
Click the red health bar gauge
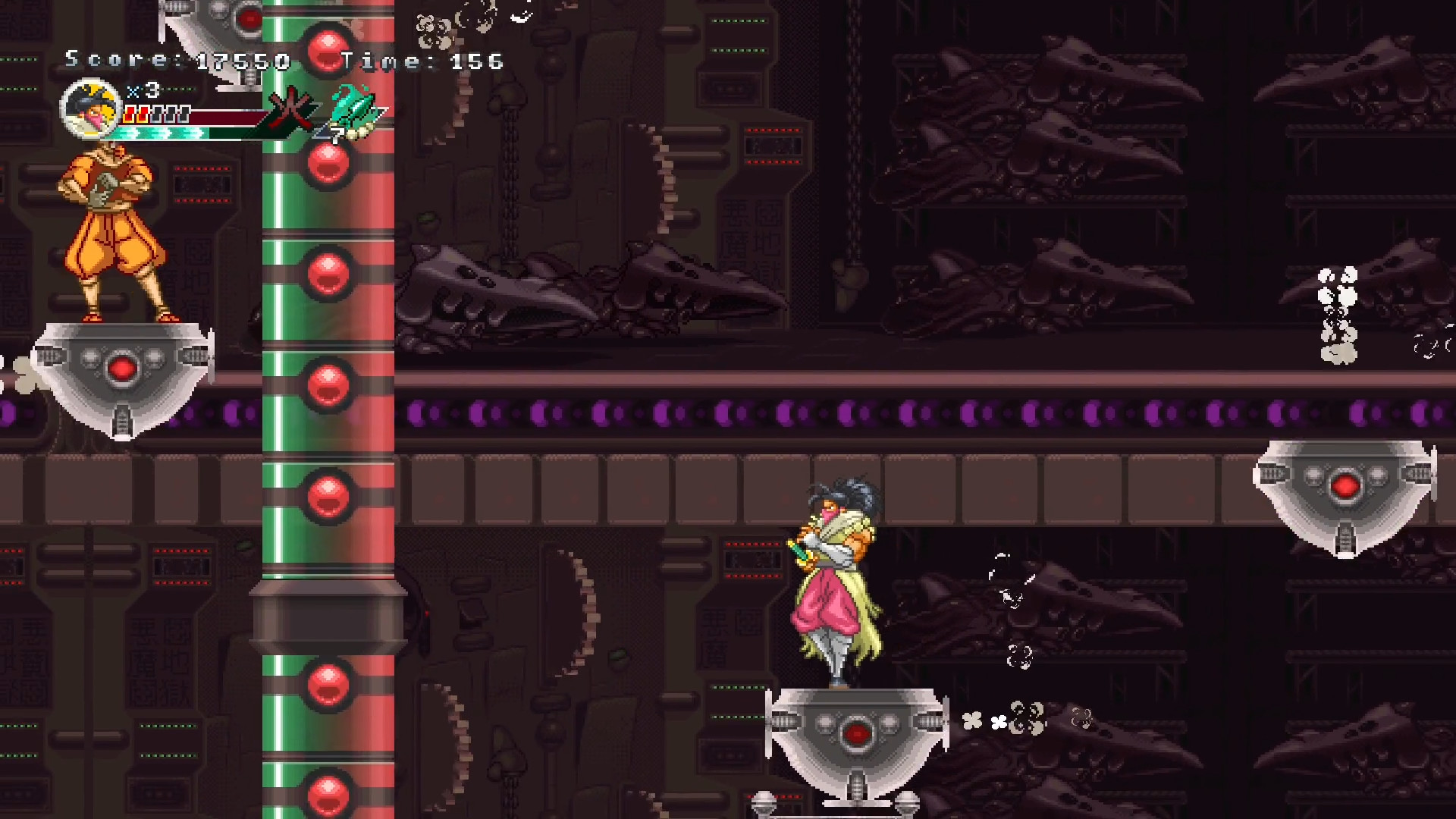(x=227, y=118)
